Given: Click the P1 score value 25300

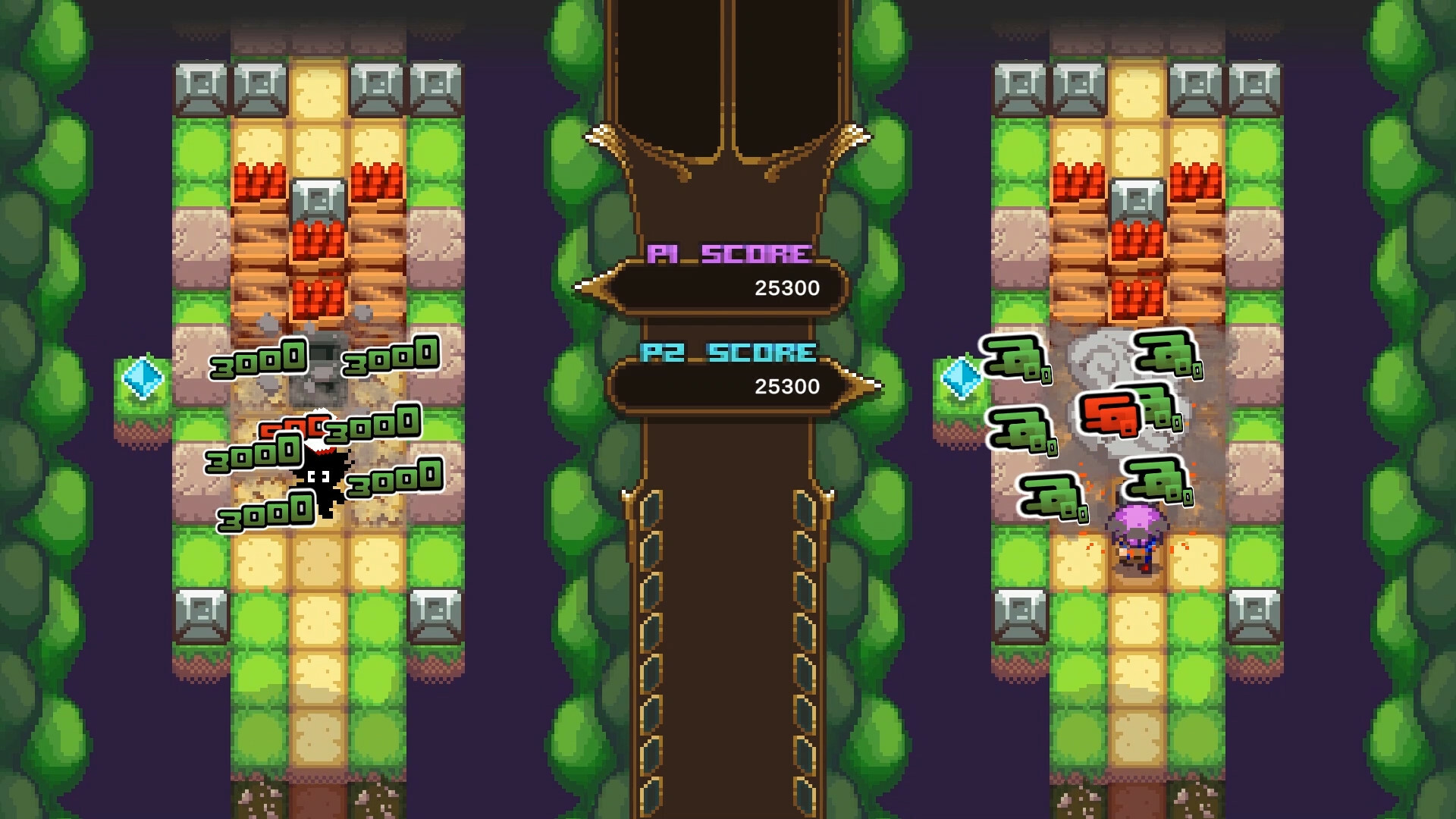Looking at the screenshot, I should point(785,288).
